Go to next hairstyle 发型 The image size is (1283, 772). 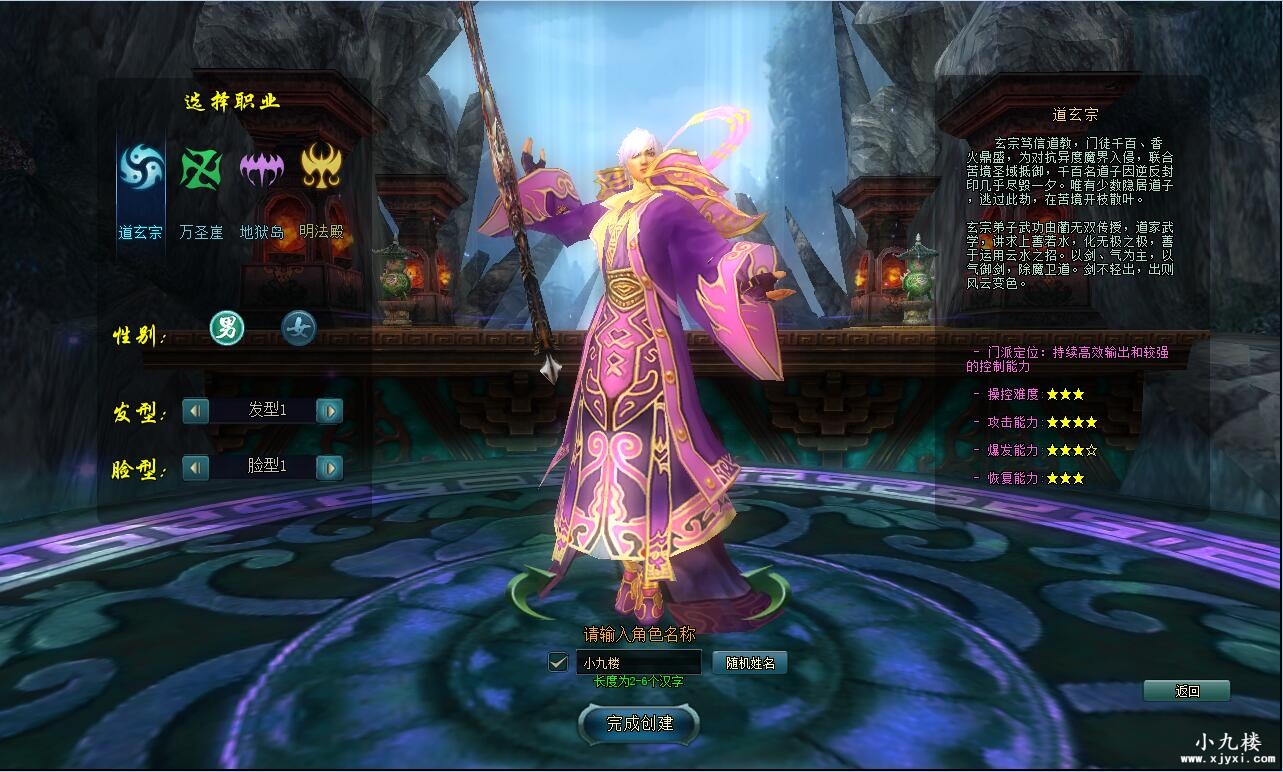click(x=329, y=410)
